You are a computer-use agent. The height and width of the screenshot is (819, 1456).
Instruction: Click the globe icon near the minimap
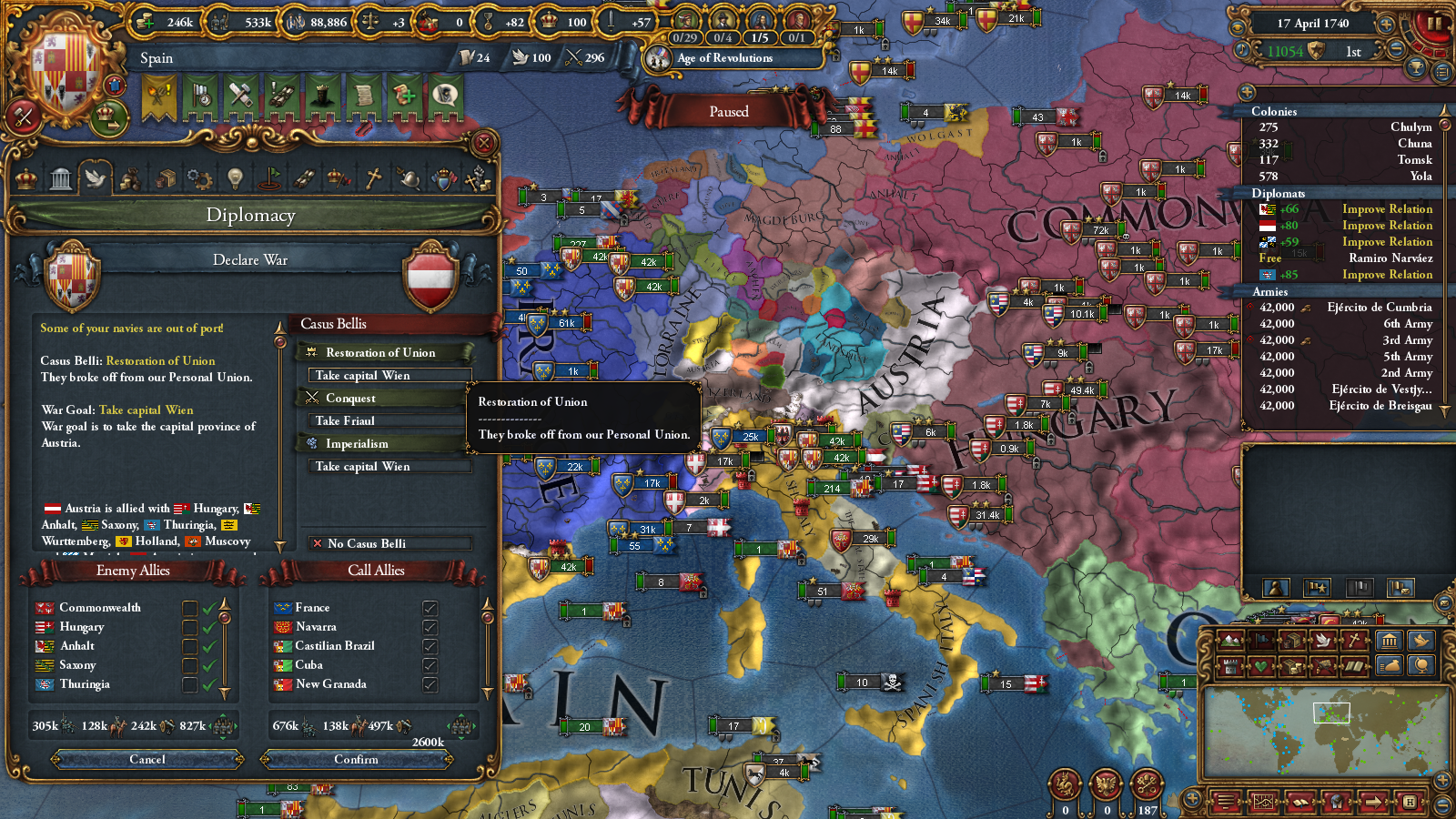pyautogui.click(x=1422, y=665)
